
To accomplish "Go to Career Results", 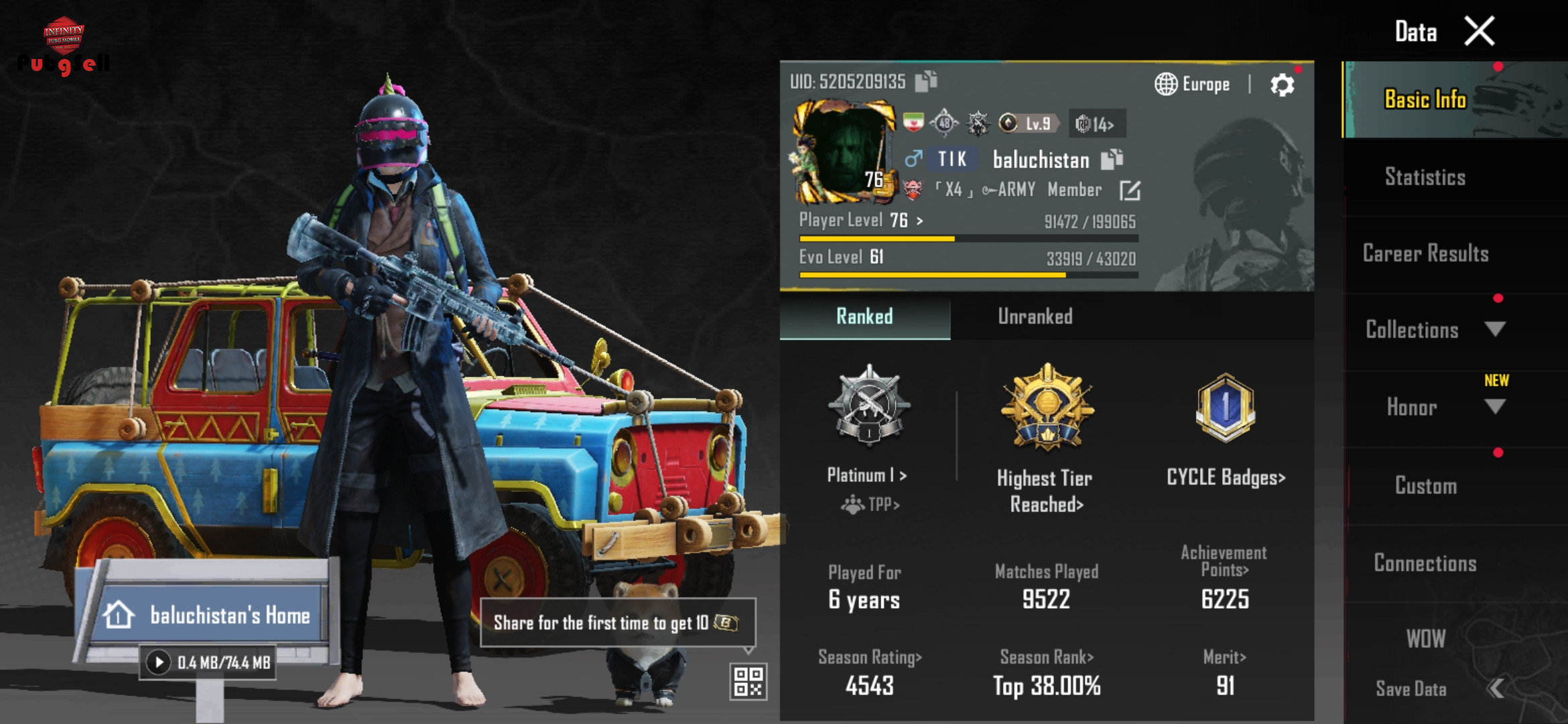I will (x=1425, y=253).
